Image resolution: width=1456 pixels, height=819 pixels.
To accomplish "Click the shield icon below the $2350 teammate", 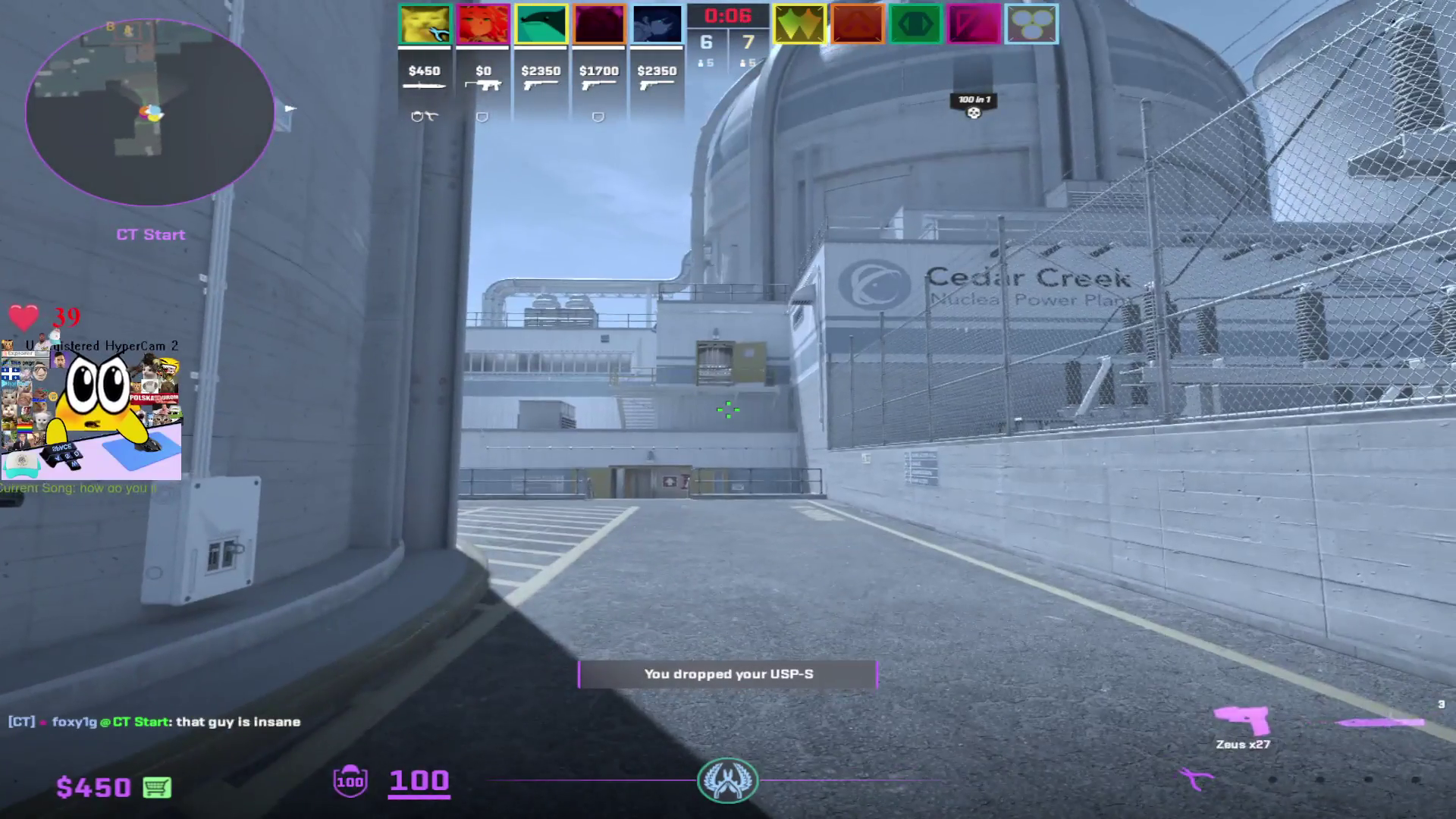I will tap(598, 115).
